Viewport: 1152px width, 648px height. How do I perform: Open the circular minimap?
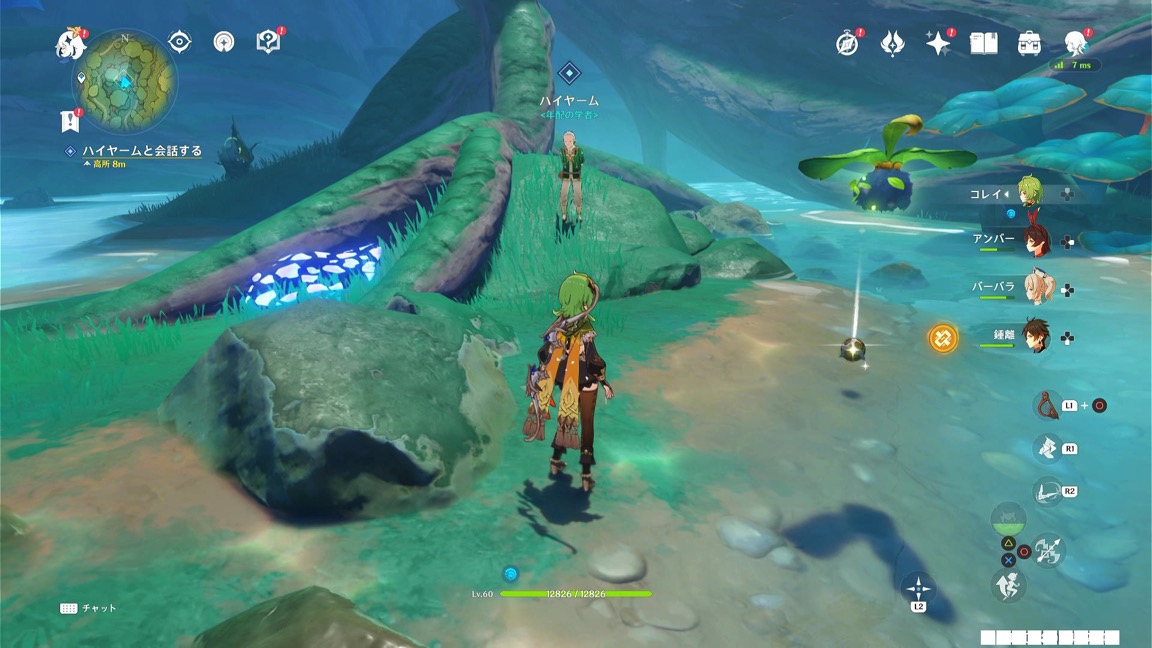[x=126, y=81]
